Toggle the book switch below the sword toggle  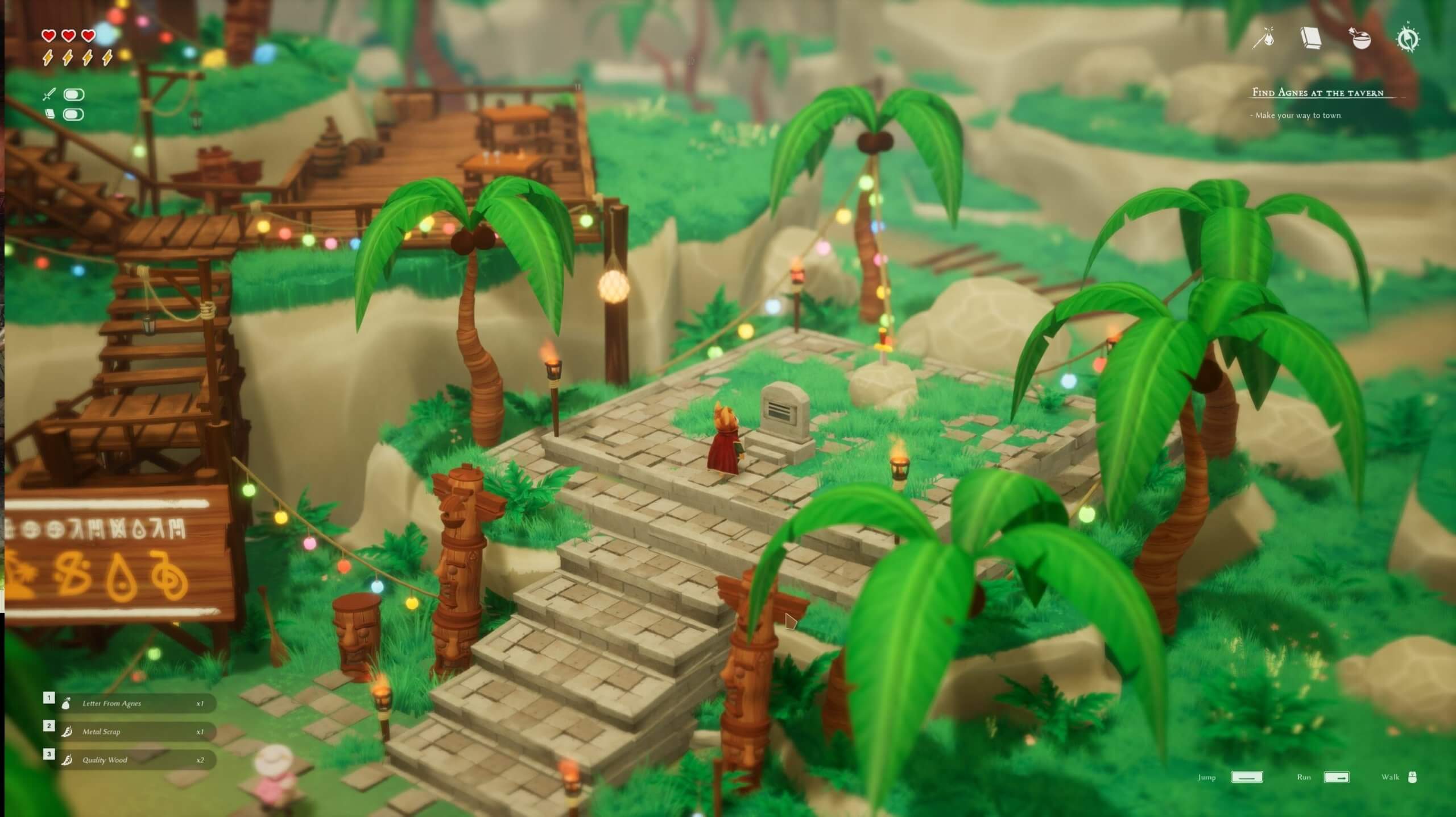click(x=73, y=114)
